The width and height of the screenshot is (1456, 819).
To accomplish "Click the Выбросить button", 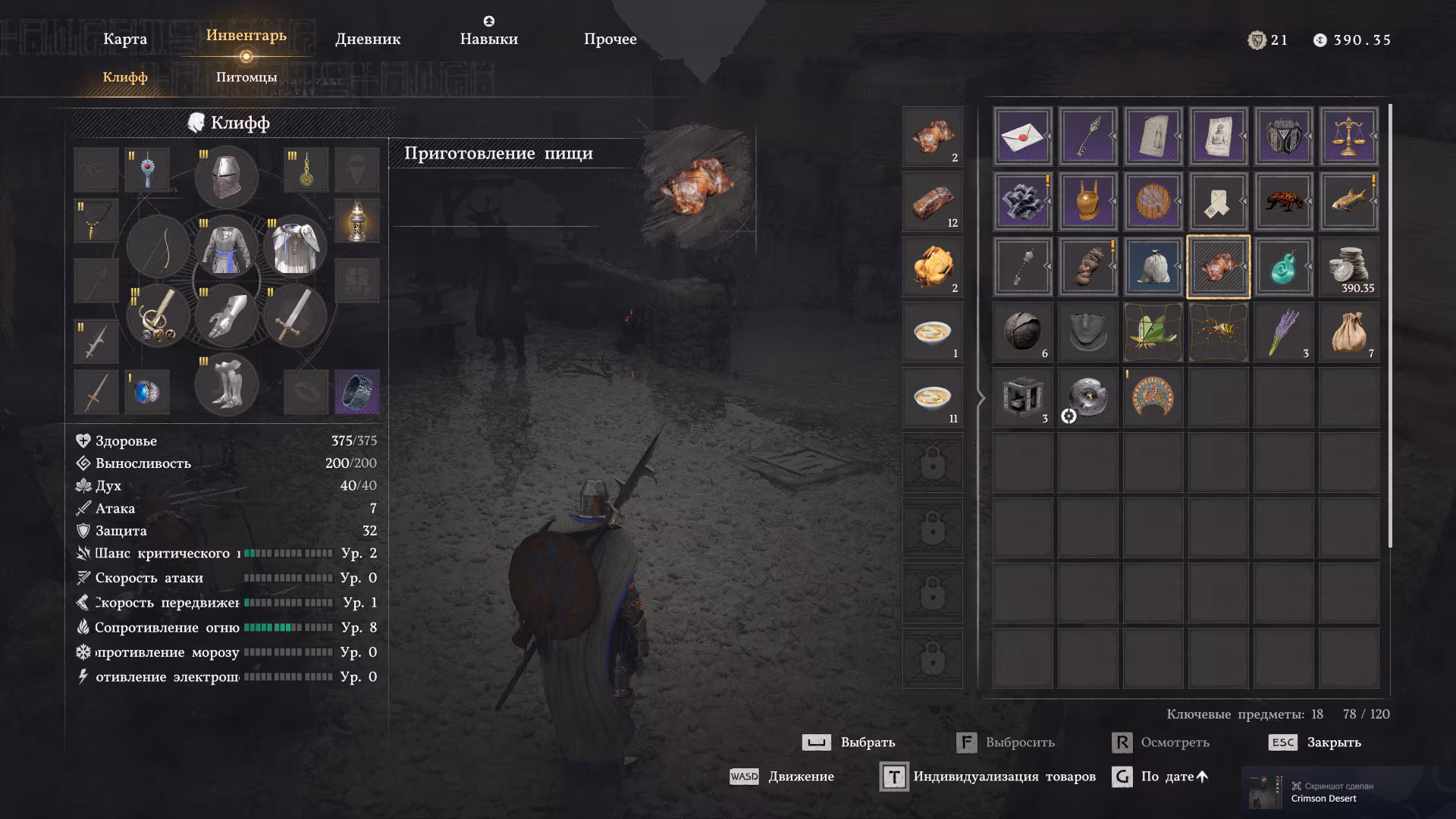I will (1006, 742).
